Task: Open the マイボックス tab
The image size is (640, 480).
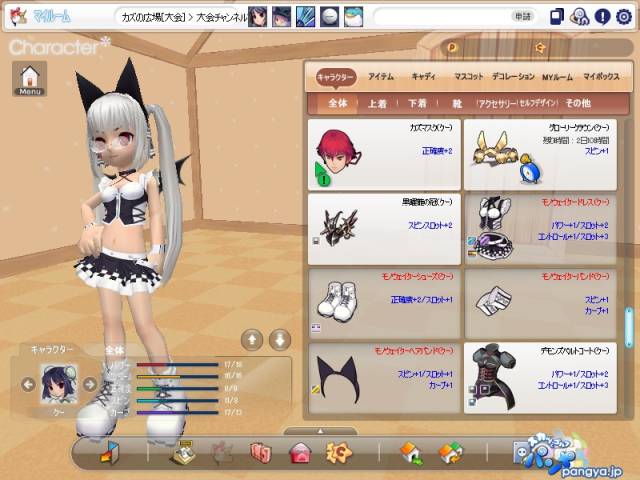Action: click(x=602, y=76)
